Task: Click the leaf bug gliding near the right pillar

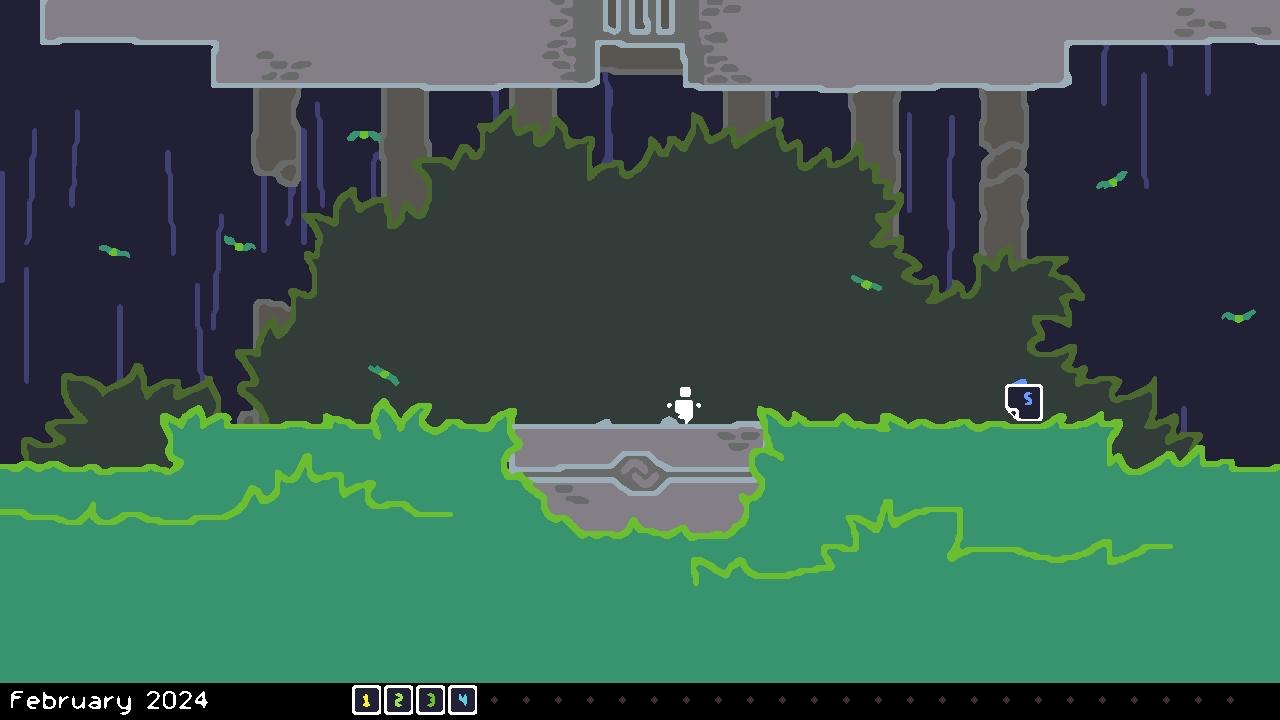Action: coord(1113,180)
